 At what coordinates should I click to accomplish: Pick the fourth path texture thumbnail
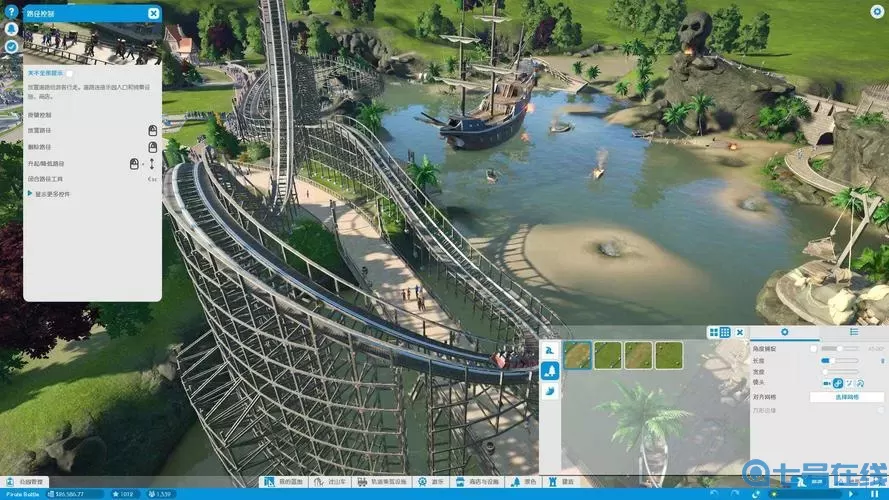click(668, 355)
